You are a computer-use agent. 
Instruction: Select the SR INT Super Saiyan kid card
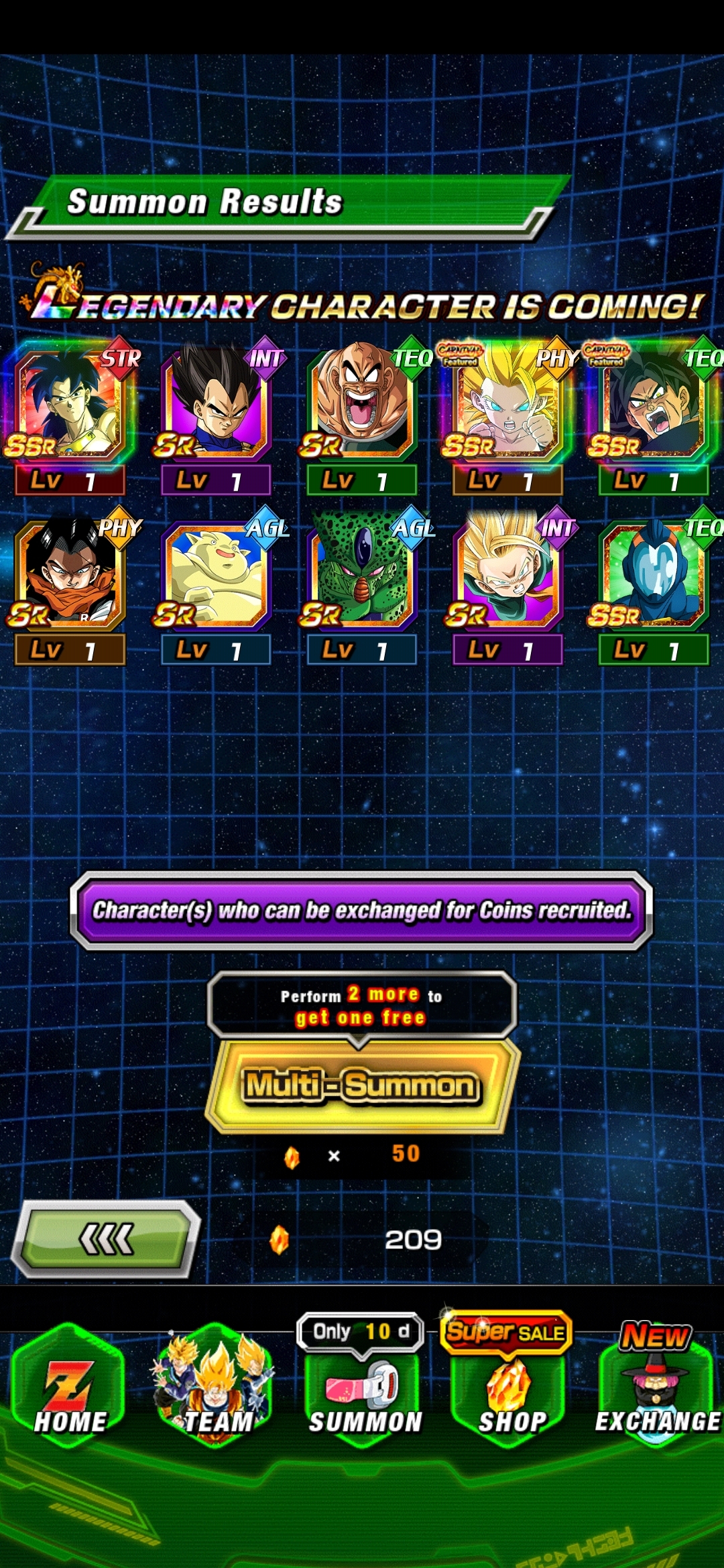click(x=507, y=575)
